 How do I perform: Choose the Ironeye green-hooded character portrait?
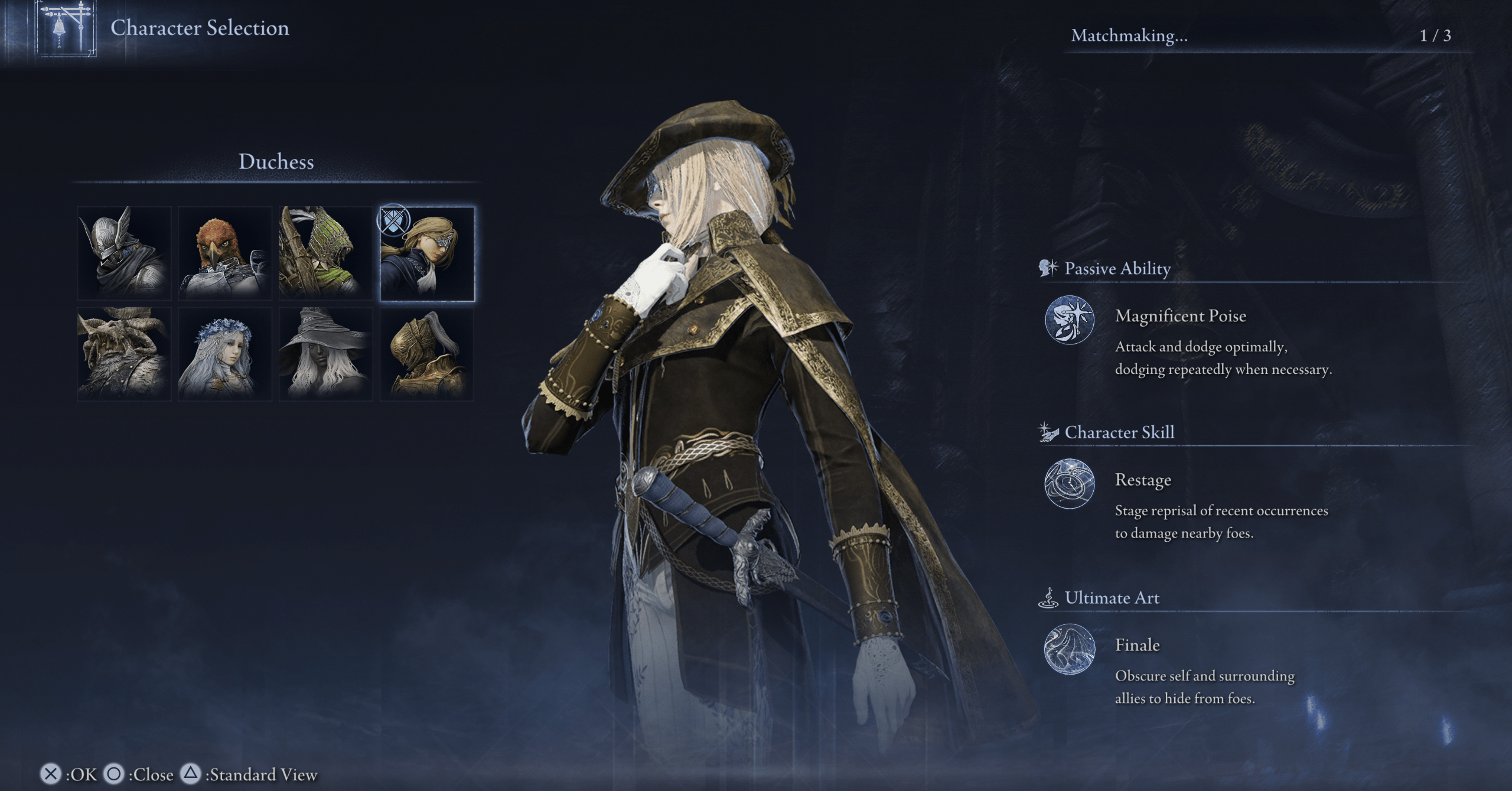pyautogui.click(x=325, y=253)
